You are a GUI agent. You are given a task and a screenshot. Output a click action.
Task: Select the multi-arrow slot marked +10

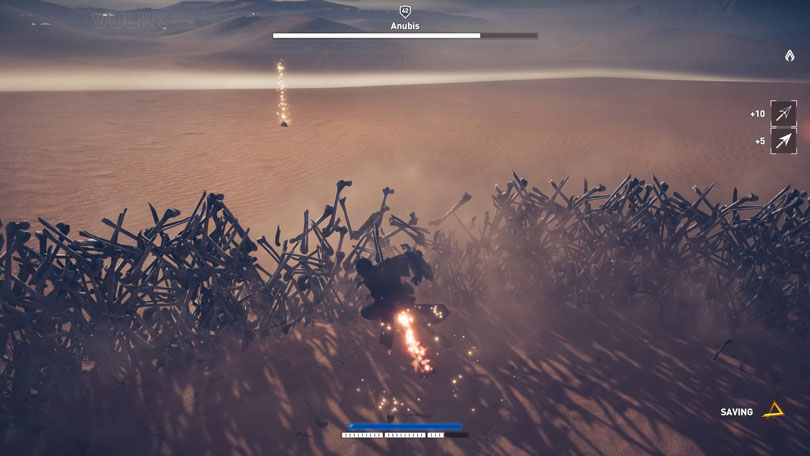[x=783, y=114]
